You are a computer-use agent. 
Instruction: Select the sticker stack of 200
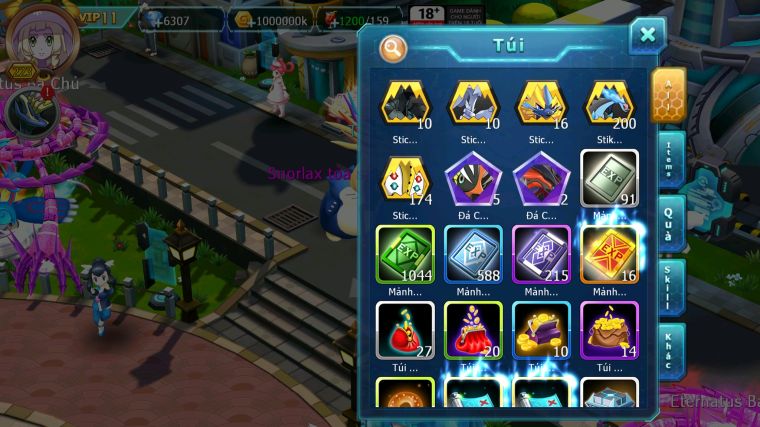[x=609, y=104]
